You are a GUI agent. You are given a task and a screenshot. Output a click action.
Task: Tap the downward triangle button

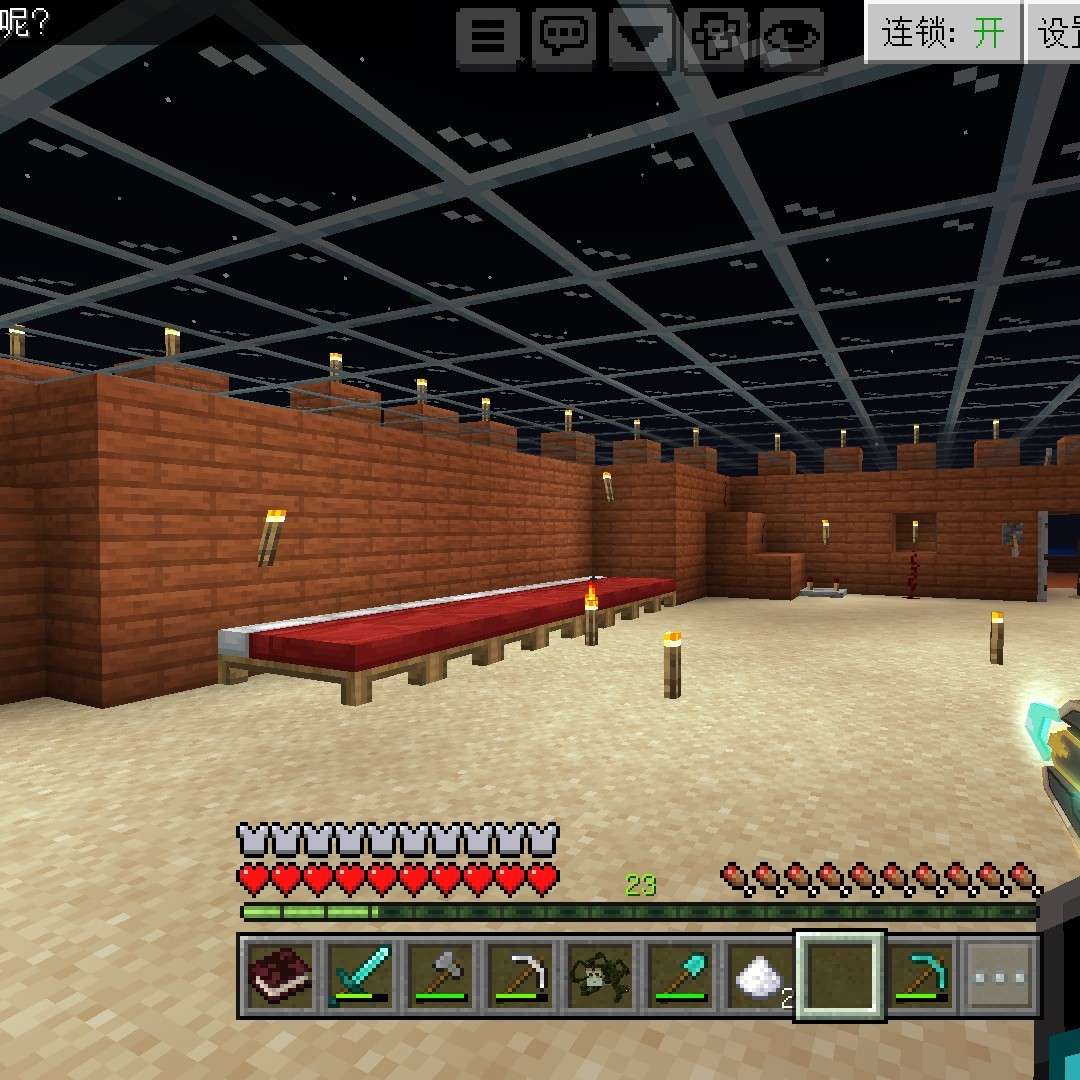640,38
